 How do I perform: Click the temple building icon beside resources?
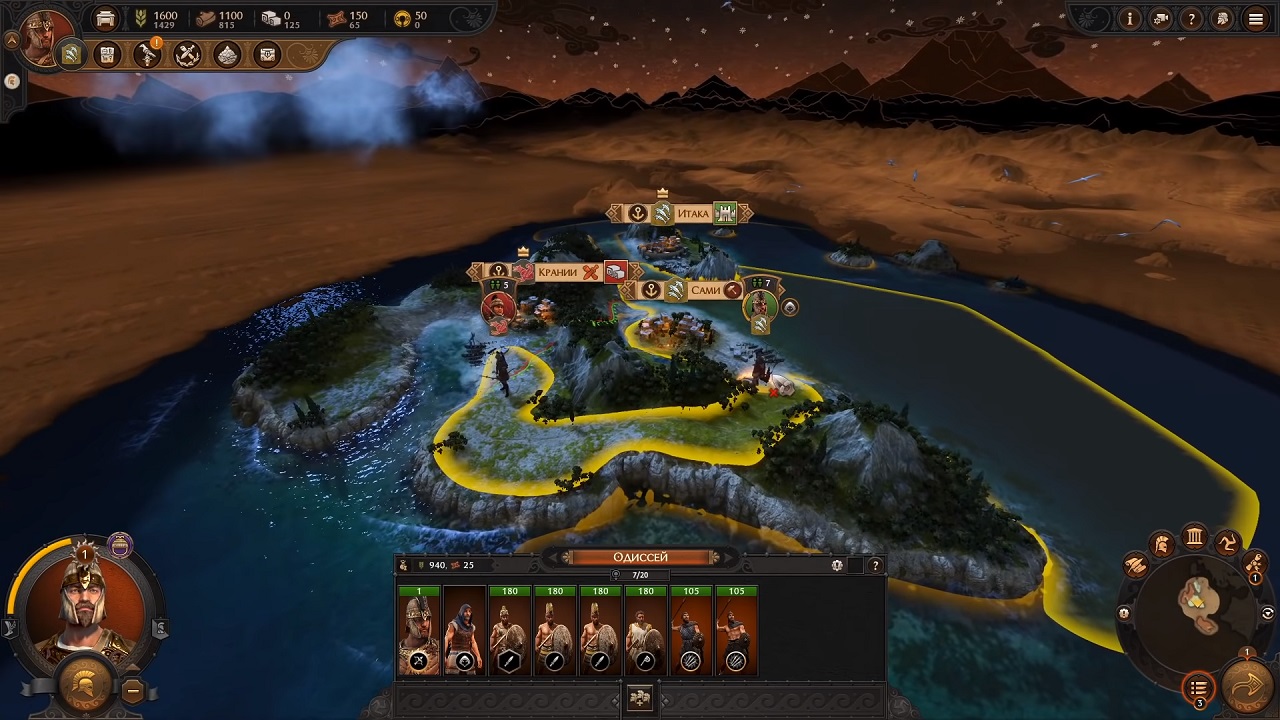pos(106,19)
